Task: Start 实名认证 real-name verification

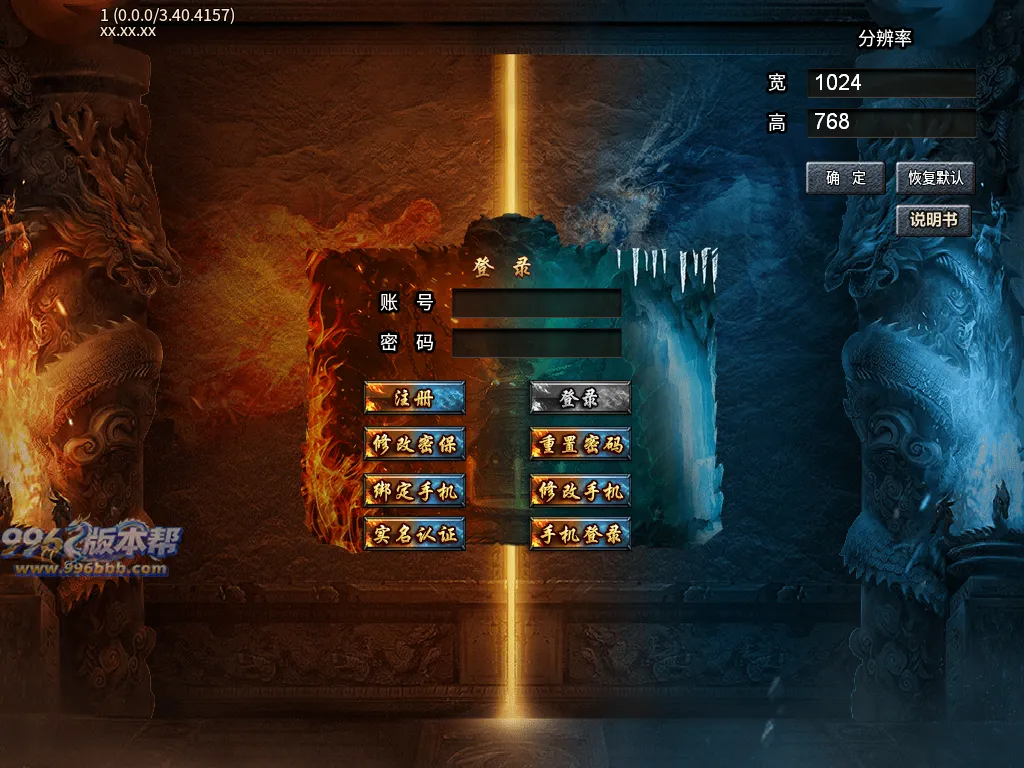Action: pos(414,534)
